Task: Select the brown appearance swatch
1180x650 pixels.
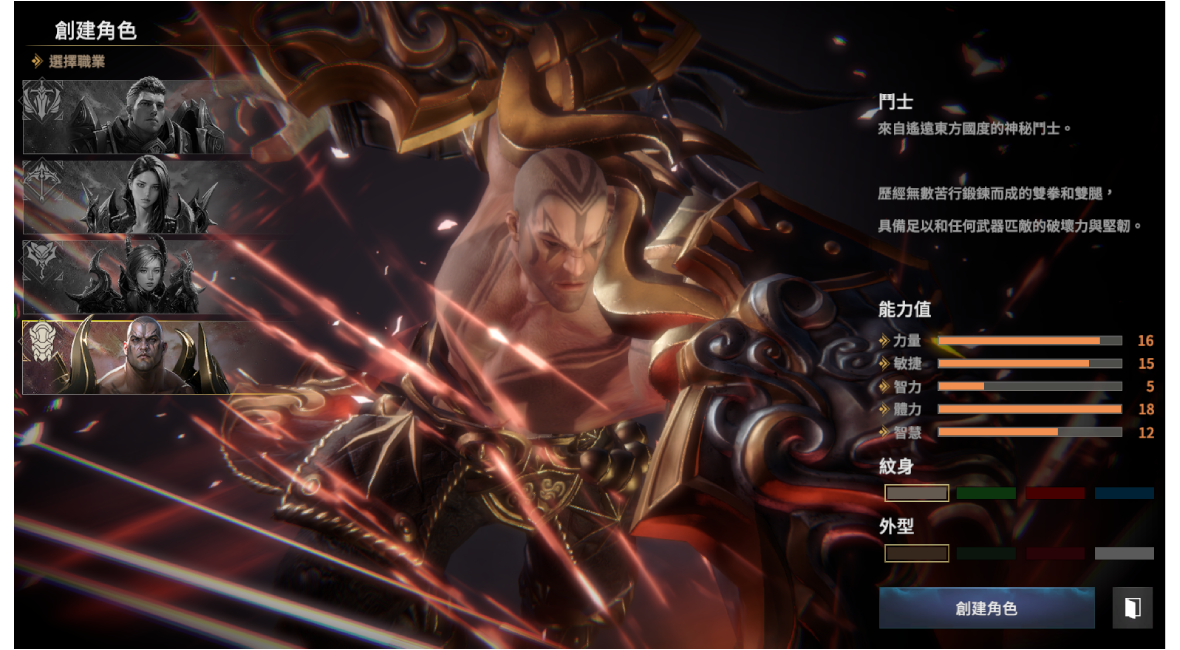Action: (x=916, y=553)
